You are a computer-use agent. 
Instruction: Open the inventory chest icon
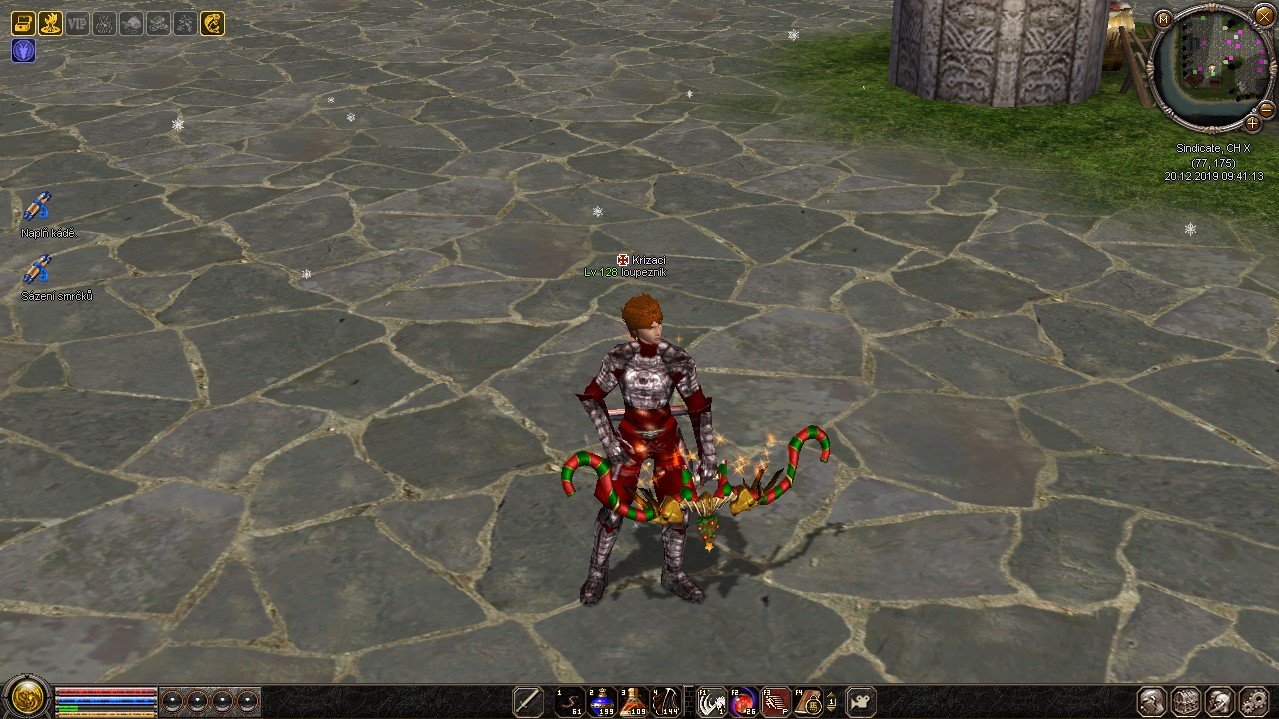1186,702
